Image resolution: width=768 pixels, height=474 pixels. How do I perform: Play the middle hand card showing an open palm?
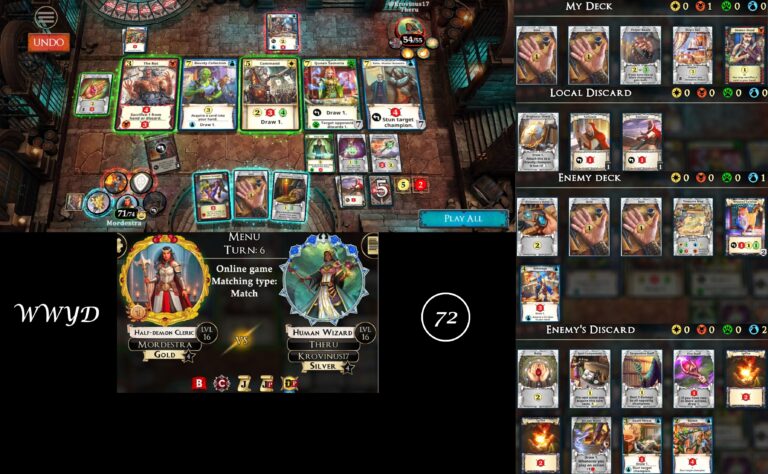click(x=250, y=195)
